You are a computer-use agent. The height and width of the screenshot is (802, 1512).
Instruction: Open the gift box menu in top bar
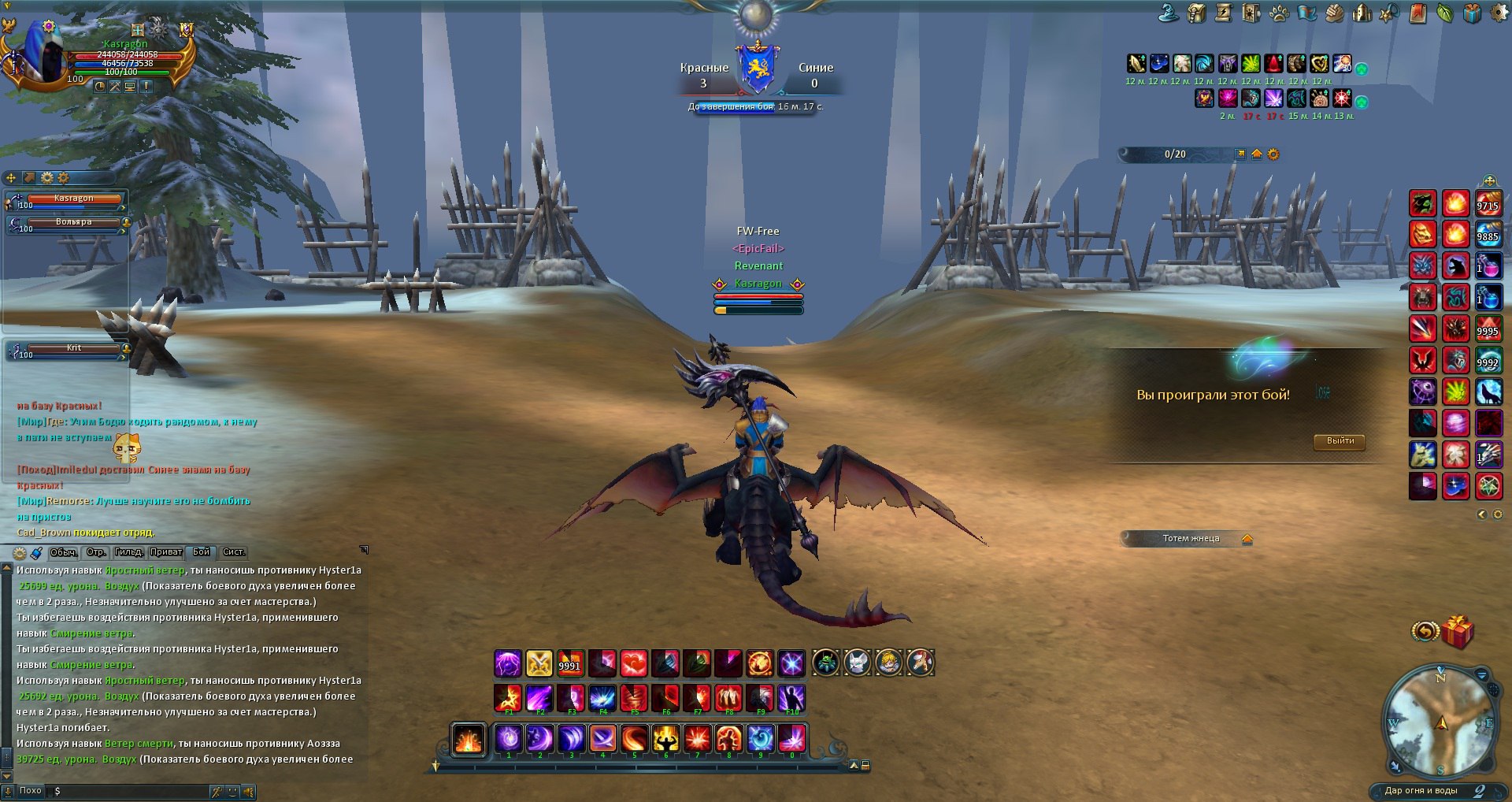[1472, 13]
